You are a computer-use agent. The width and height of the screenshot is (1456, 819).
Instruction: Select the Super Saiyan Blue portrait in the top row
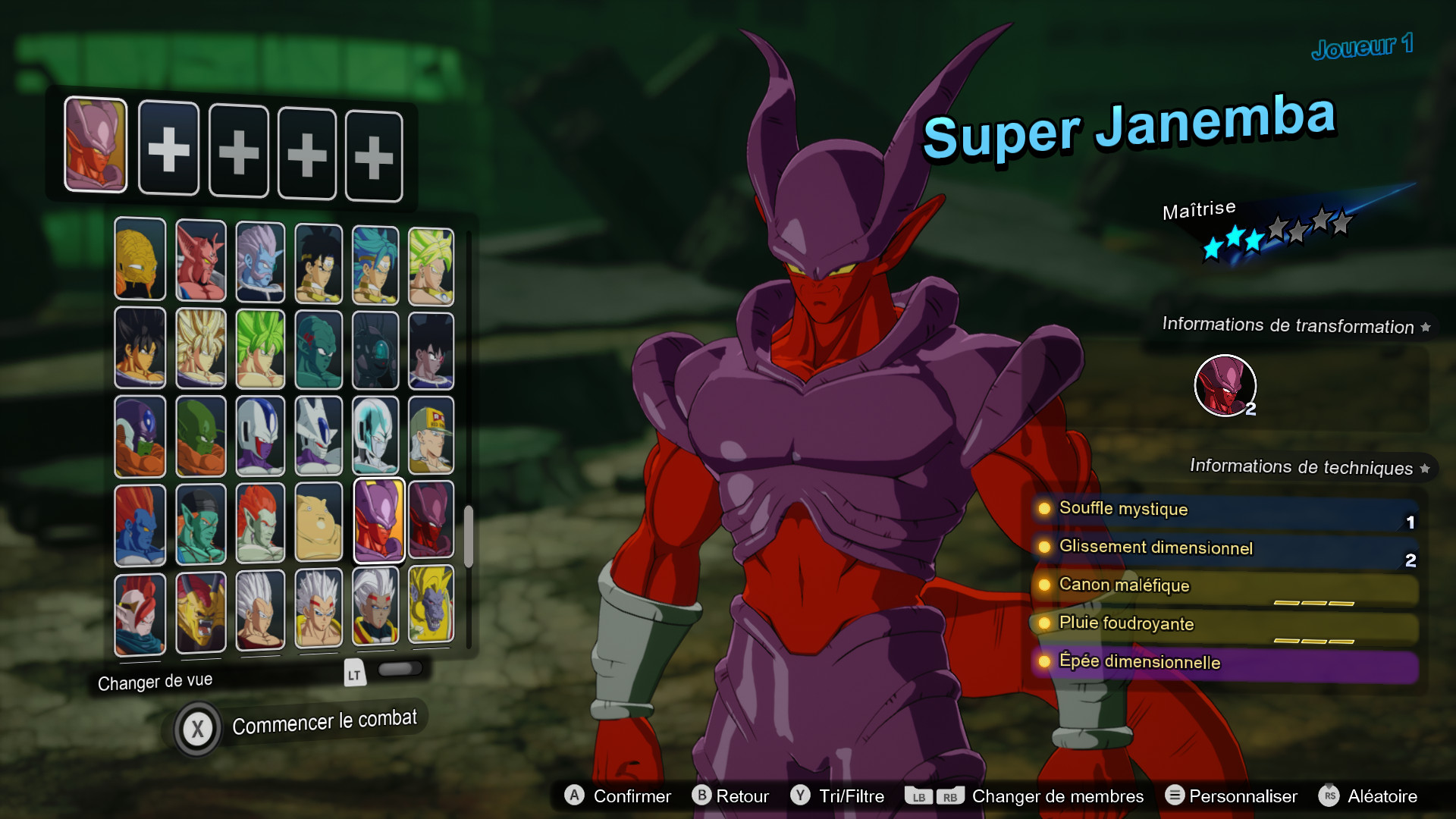375,262
